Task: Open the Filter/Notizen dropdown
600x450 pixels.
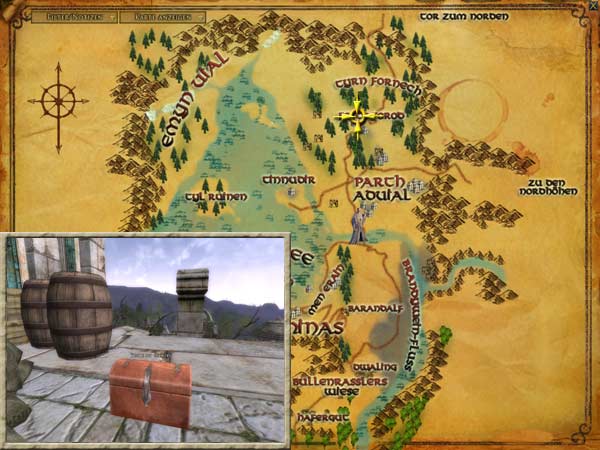Action: 74,17
